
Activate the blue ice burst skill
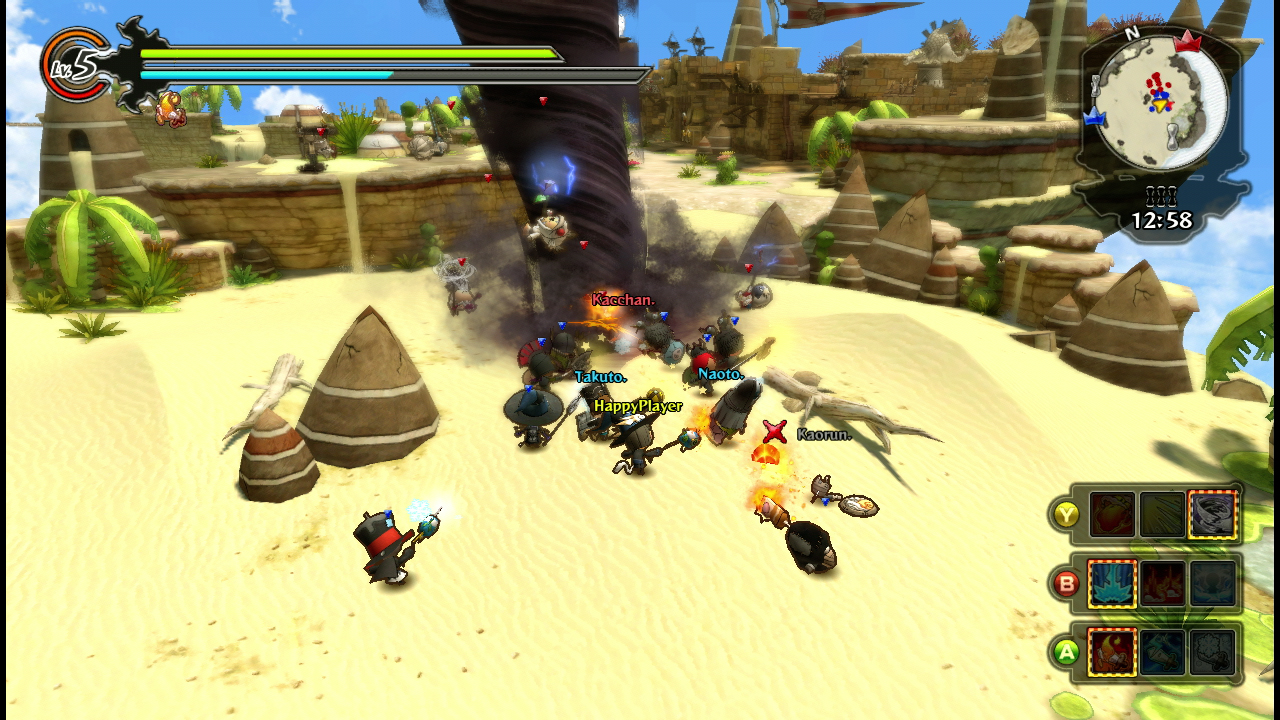tap(1111, 583)
